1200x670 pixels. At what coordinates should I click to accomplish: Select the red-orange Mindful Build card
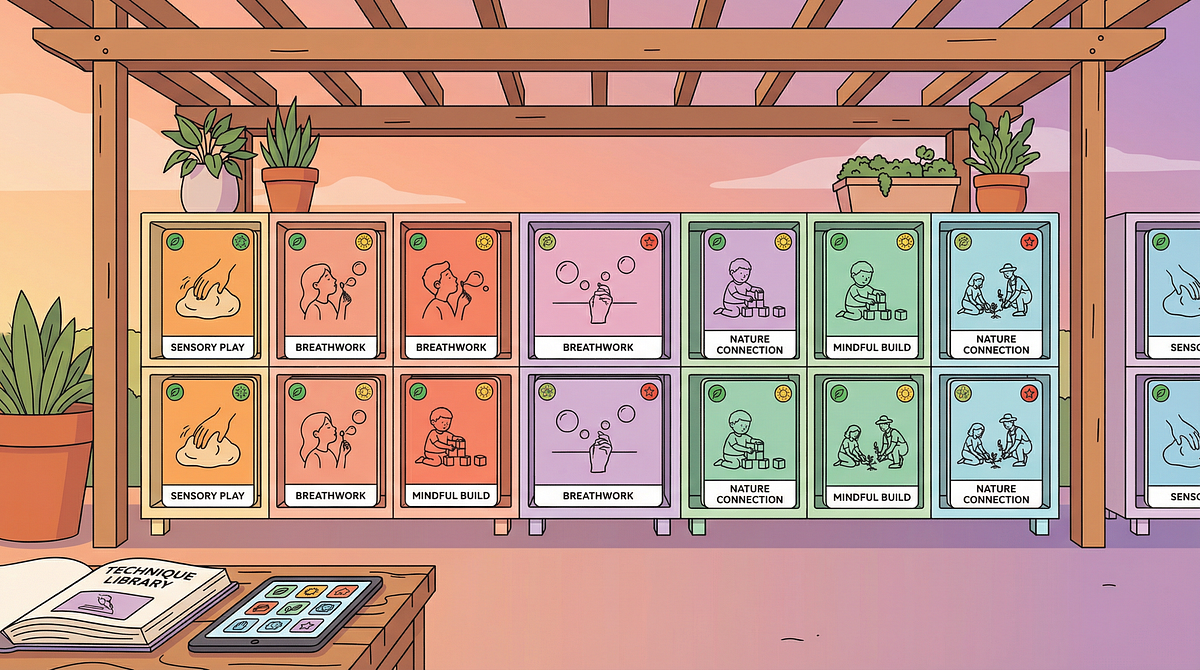click(451, 441)
